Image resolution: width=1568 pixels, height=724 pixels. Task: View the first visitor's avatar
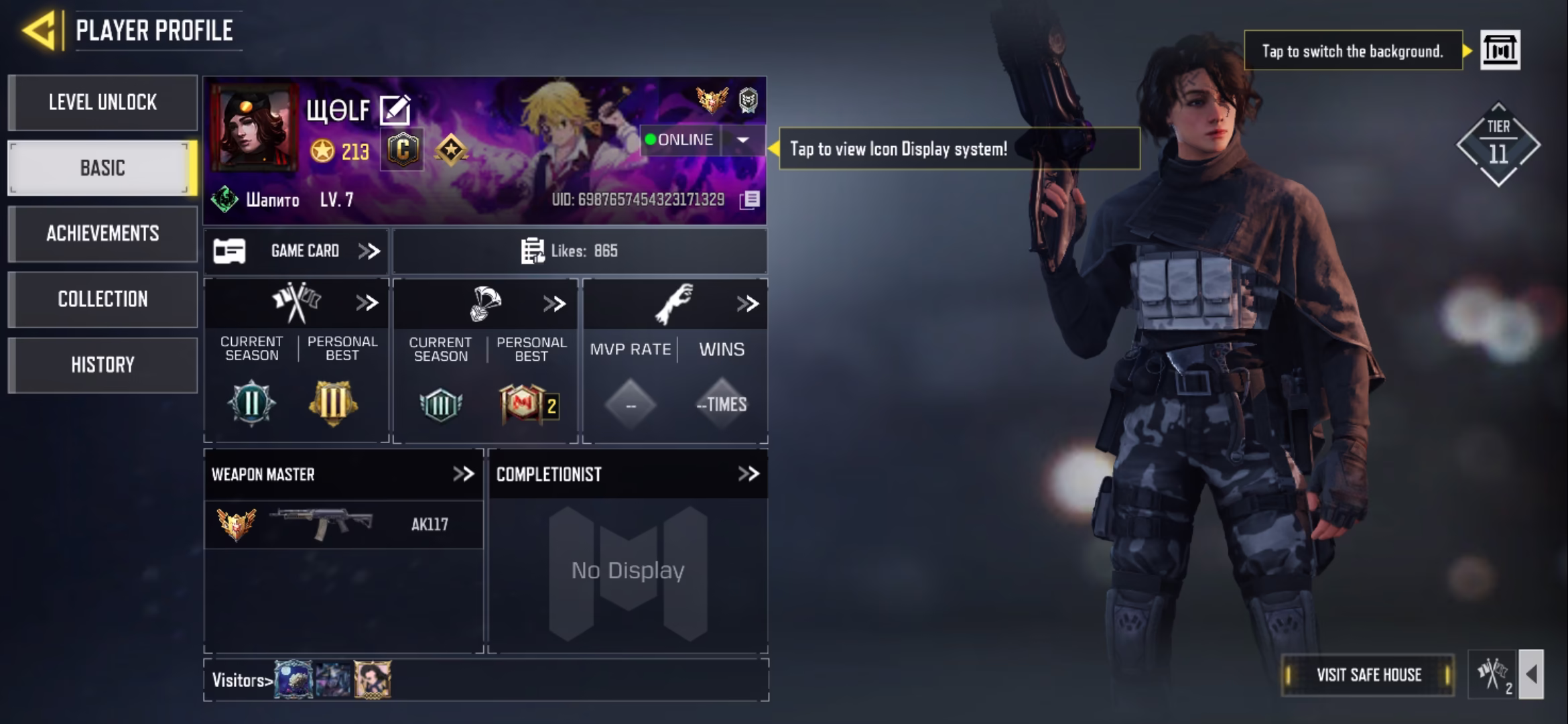[x=293, y=680]
